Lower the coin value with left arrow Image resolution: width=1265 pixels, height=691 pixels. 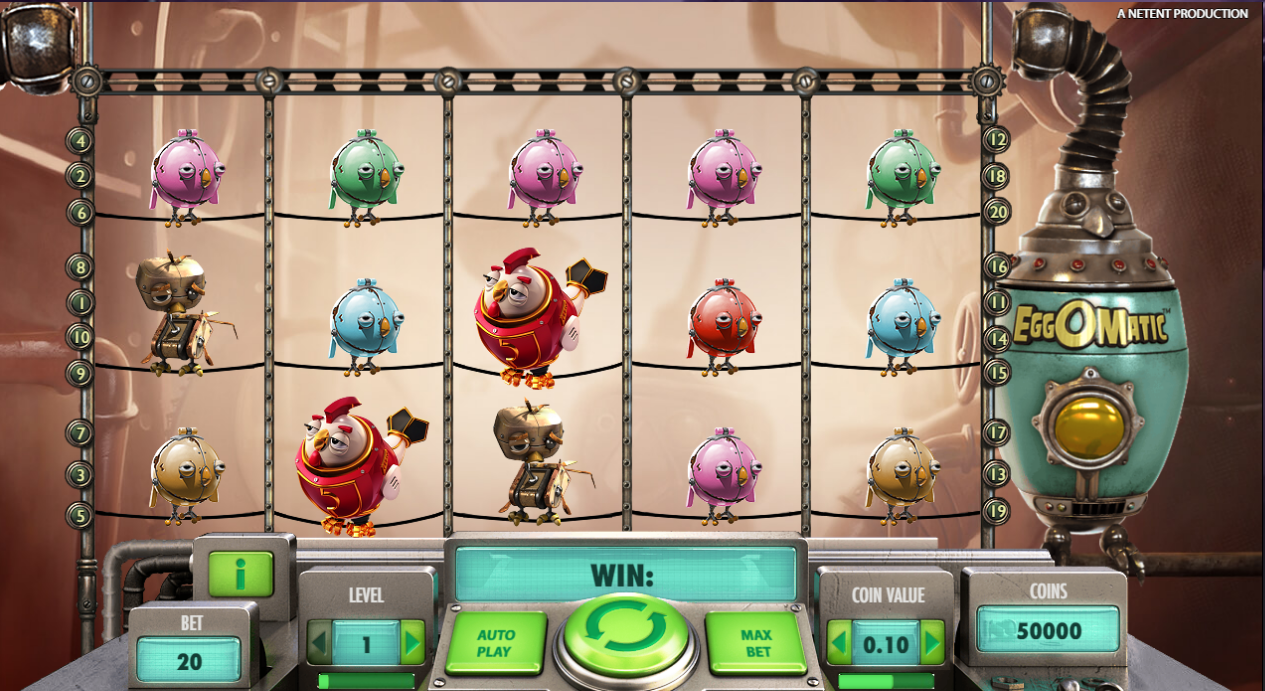click(x=839, y=643)
